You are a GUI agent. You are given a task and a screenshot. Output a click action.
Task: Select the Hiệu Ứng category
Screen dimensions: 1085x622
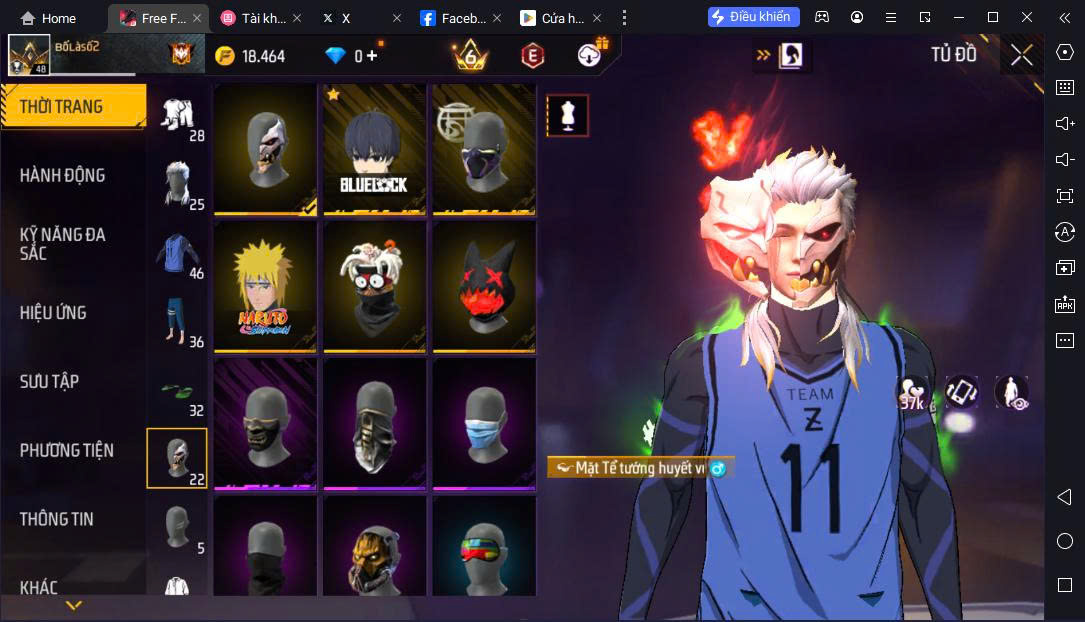(x=54, y=313)
